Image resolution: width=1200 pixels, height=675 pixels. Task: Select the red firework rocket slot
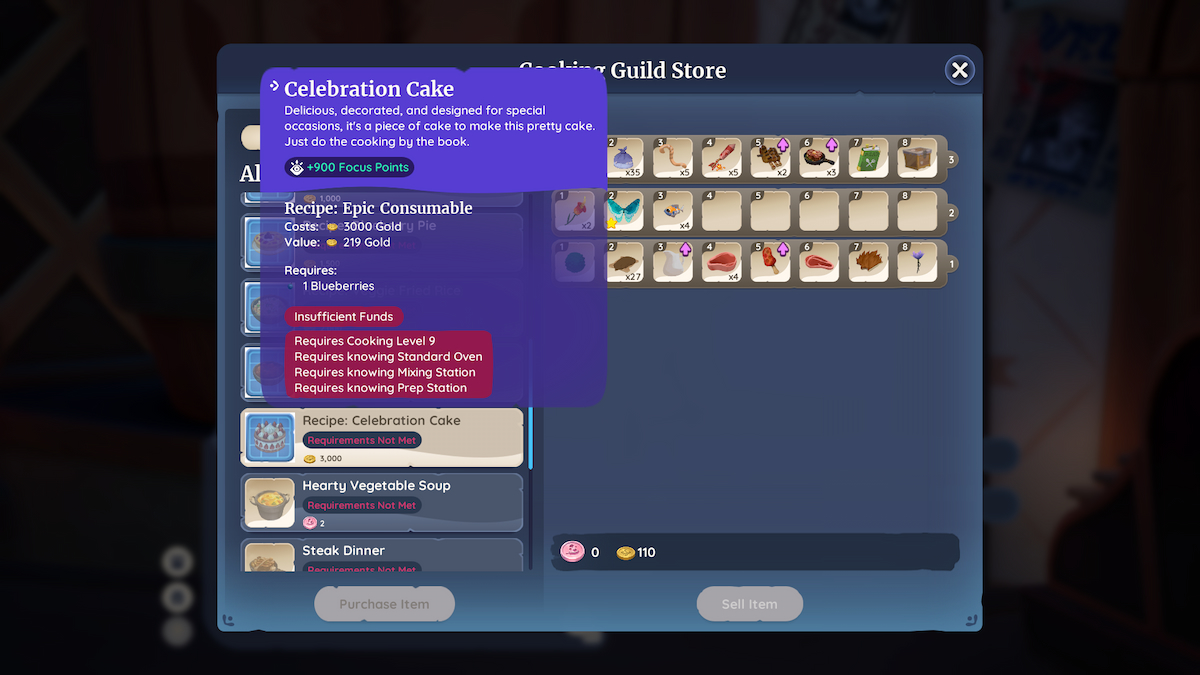[x=722, y=158]
